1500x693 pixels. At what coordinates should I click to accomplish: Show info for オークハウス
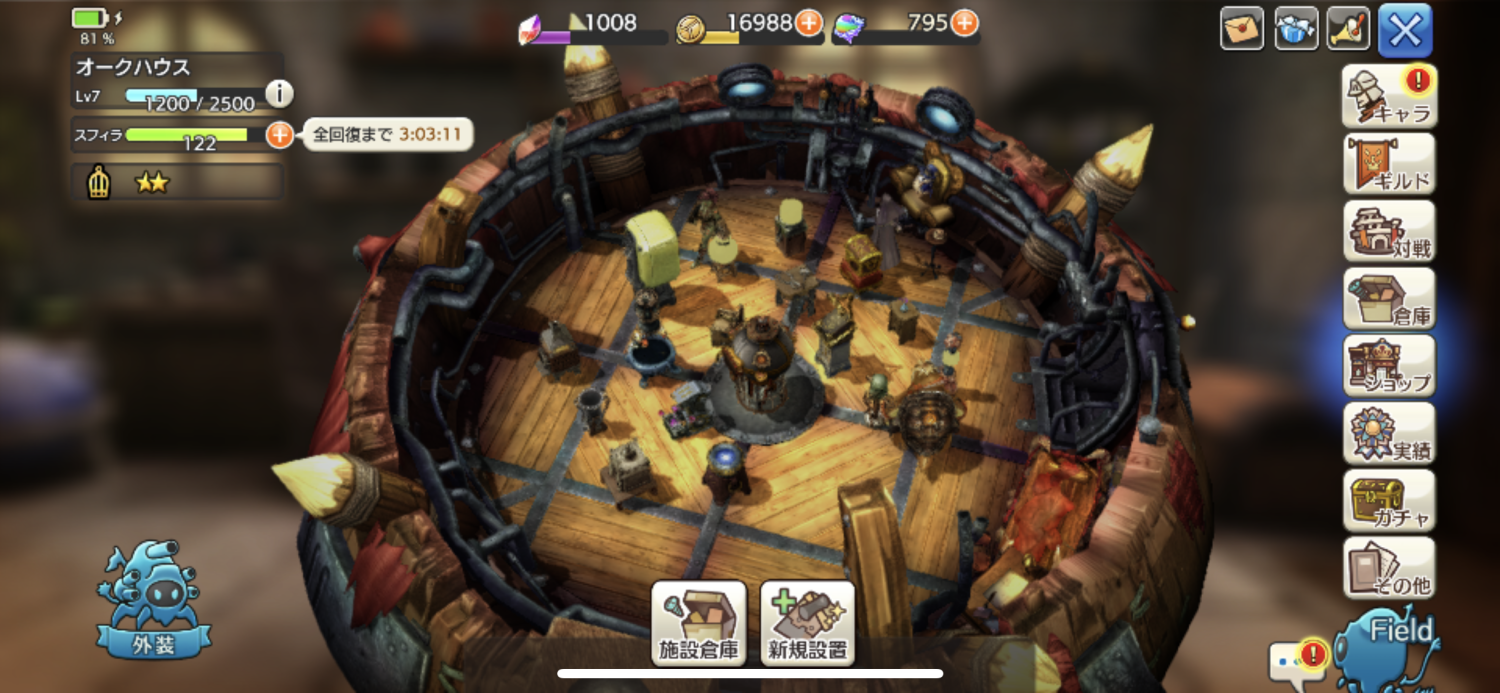(279, 94)
